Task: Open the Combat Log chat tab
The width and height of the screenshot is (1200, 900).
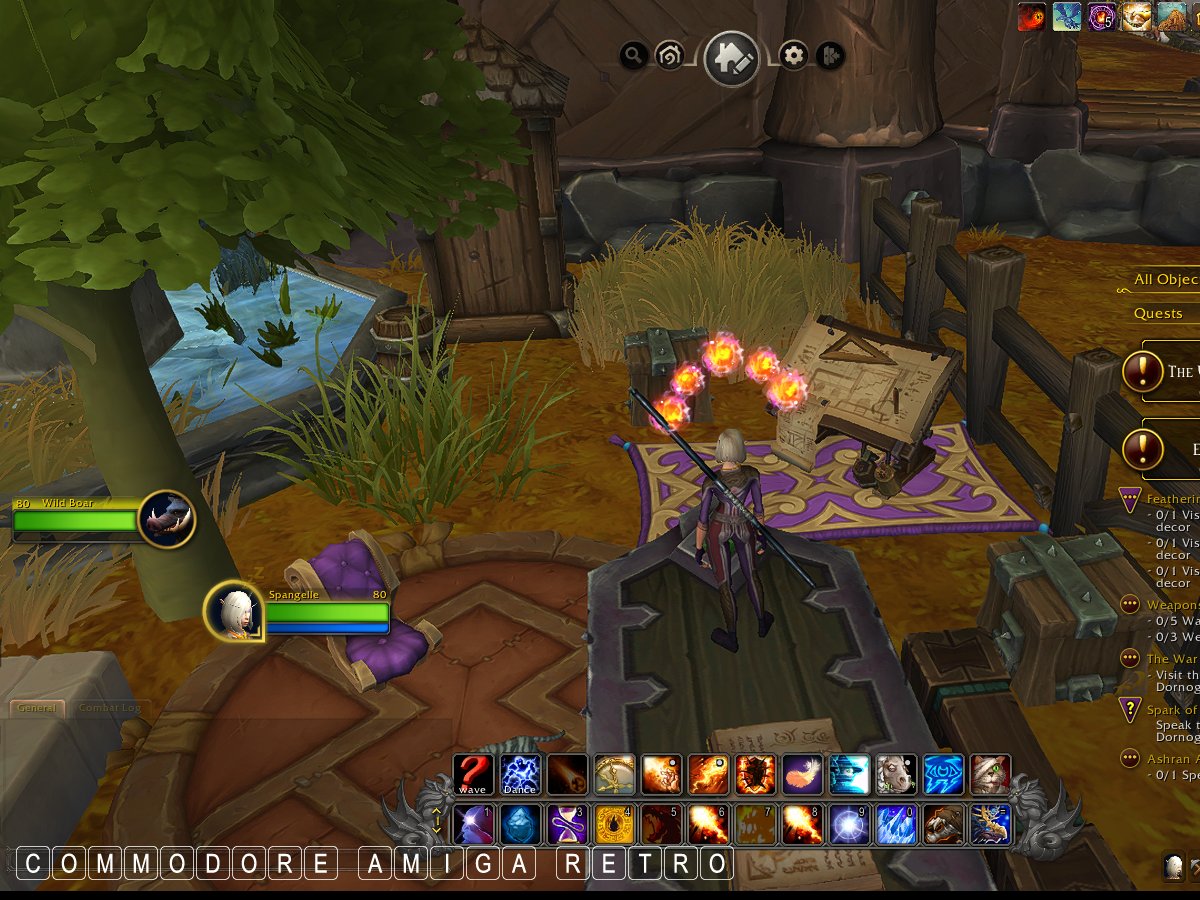Action: coord(109,708)
